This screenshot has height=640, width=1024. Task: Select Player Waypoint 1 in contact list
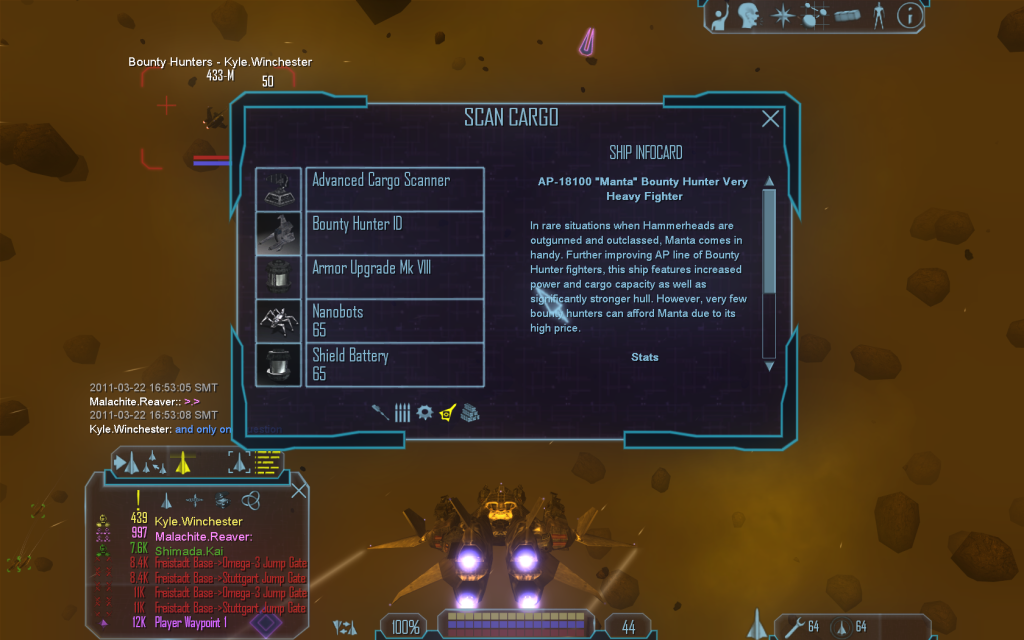pyautogui.click(x=192, y=622)
